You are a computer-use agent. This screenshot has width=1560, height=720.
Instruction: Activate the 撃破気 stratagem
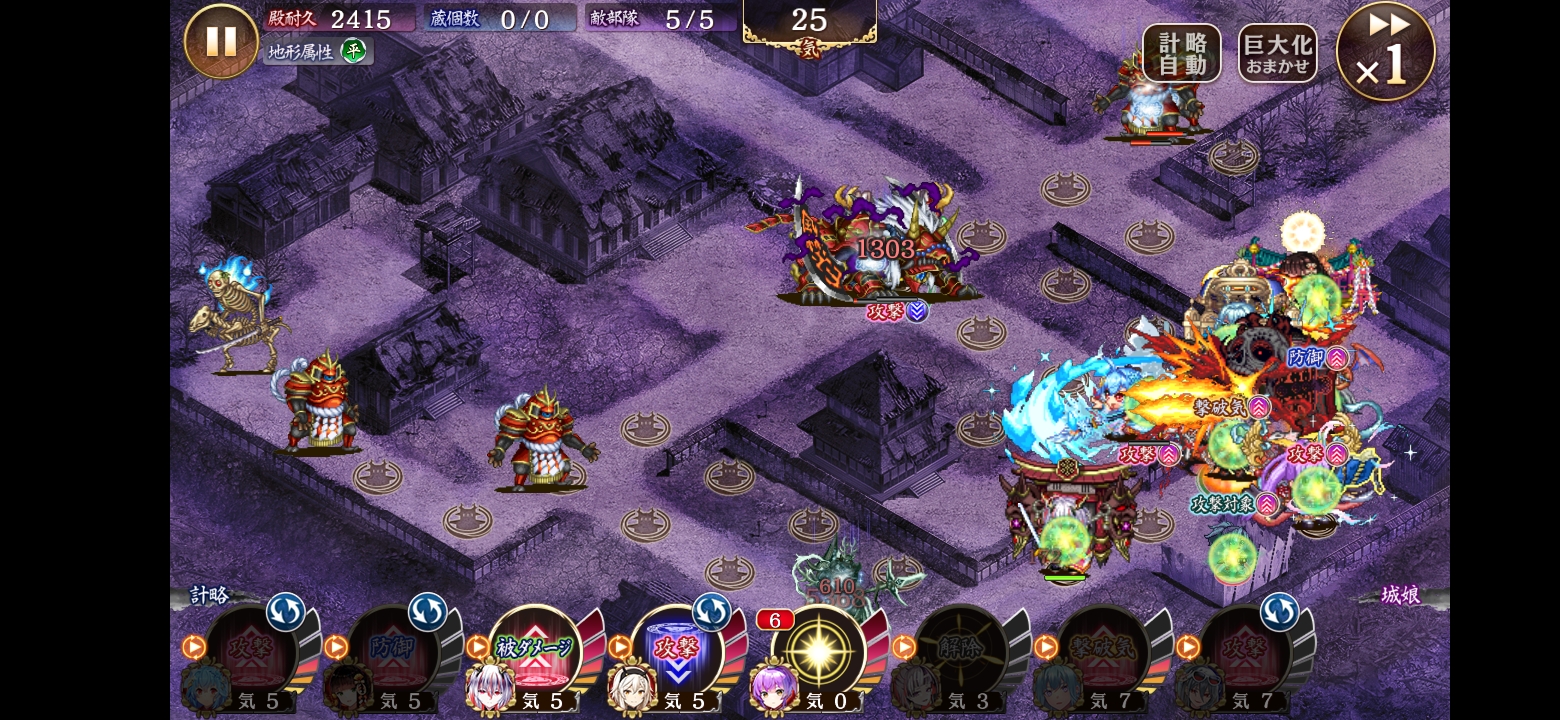tap(1103, 650)
